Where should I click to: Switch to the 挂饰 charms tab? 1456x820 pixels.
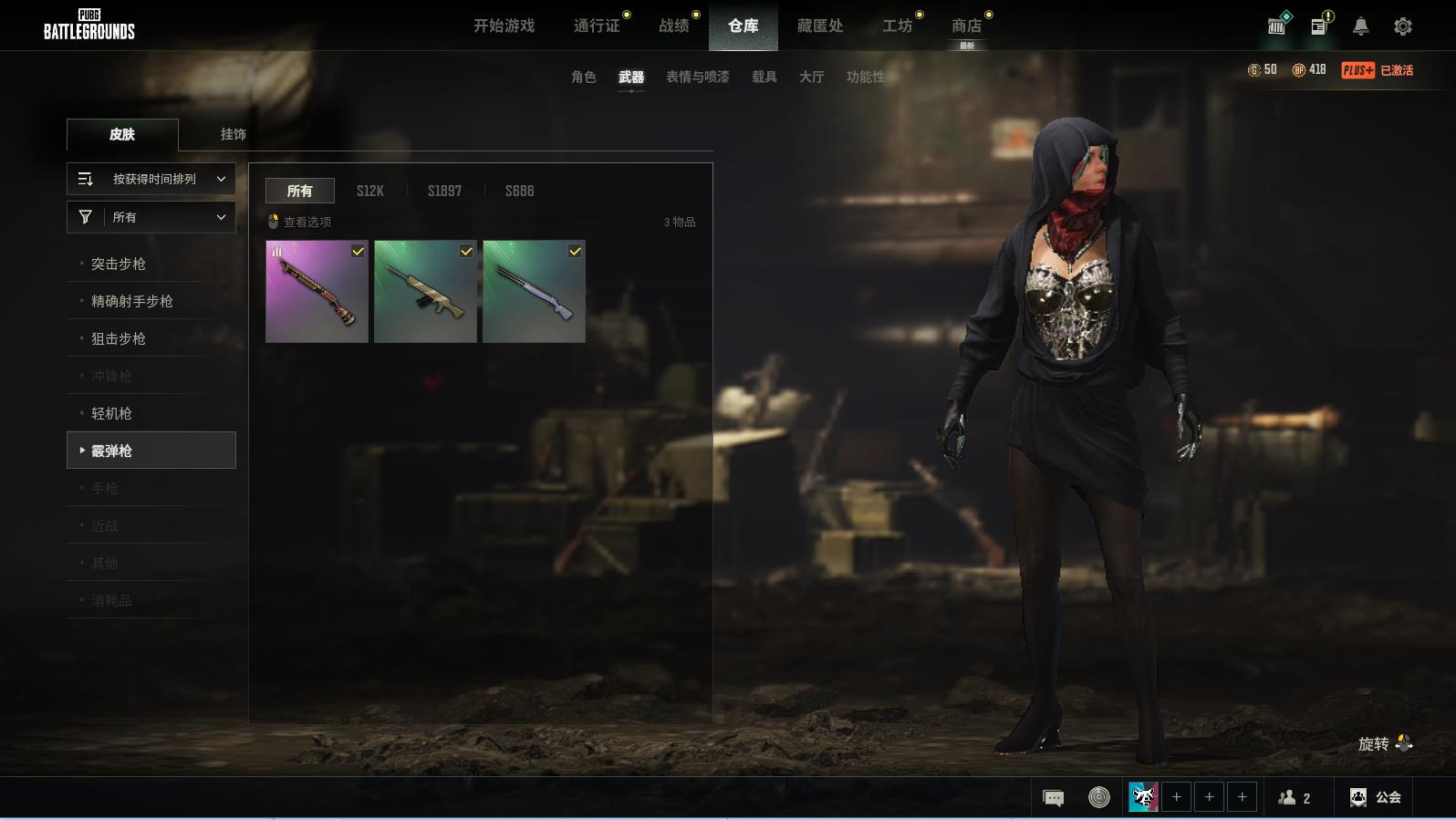pos(233,134)
